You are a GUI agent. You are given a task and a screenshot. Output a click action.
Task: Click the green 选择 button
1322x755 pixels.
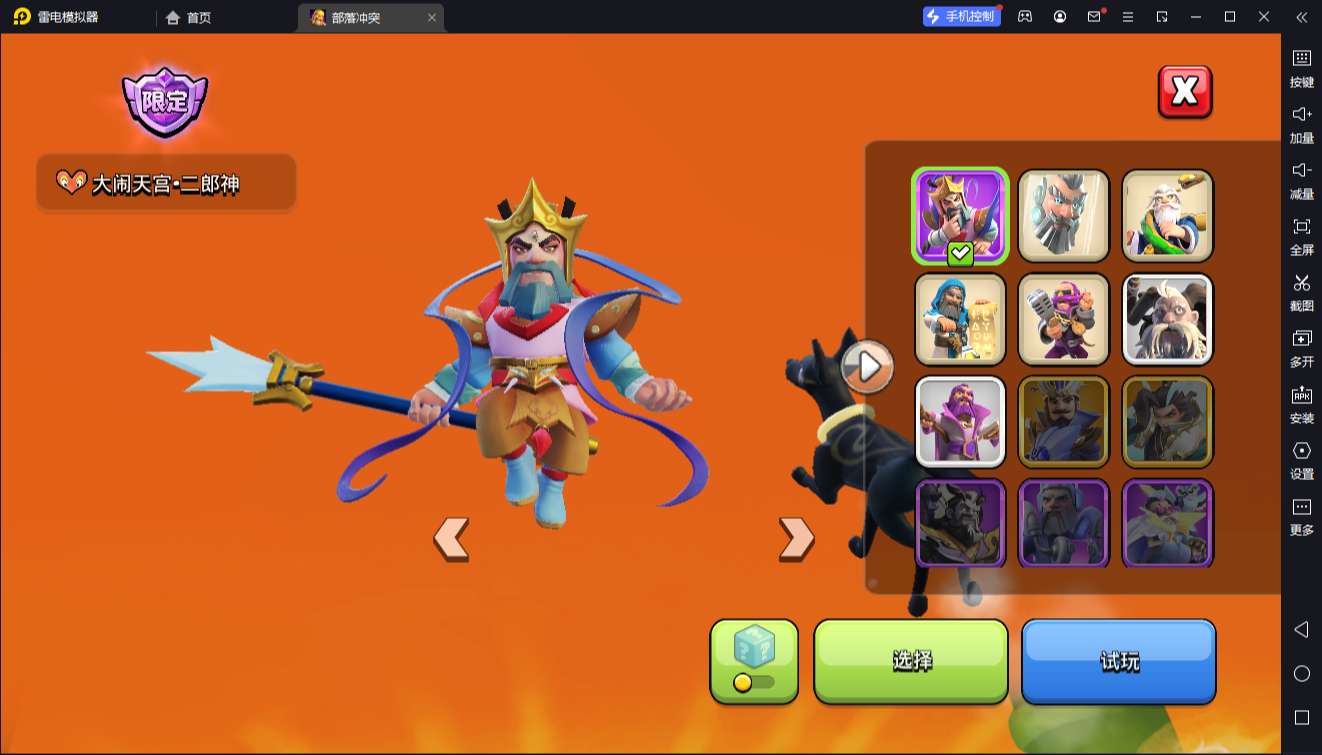[911, 661]
